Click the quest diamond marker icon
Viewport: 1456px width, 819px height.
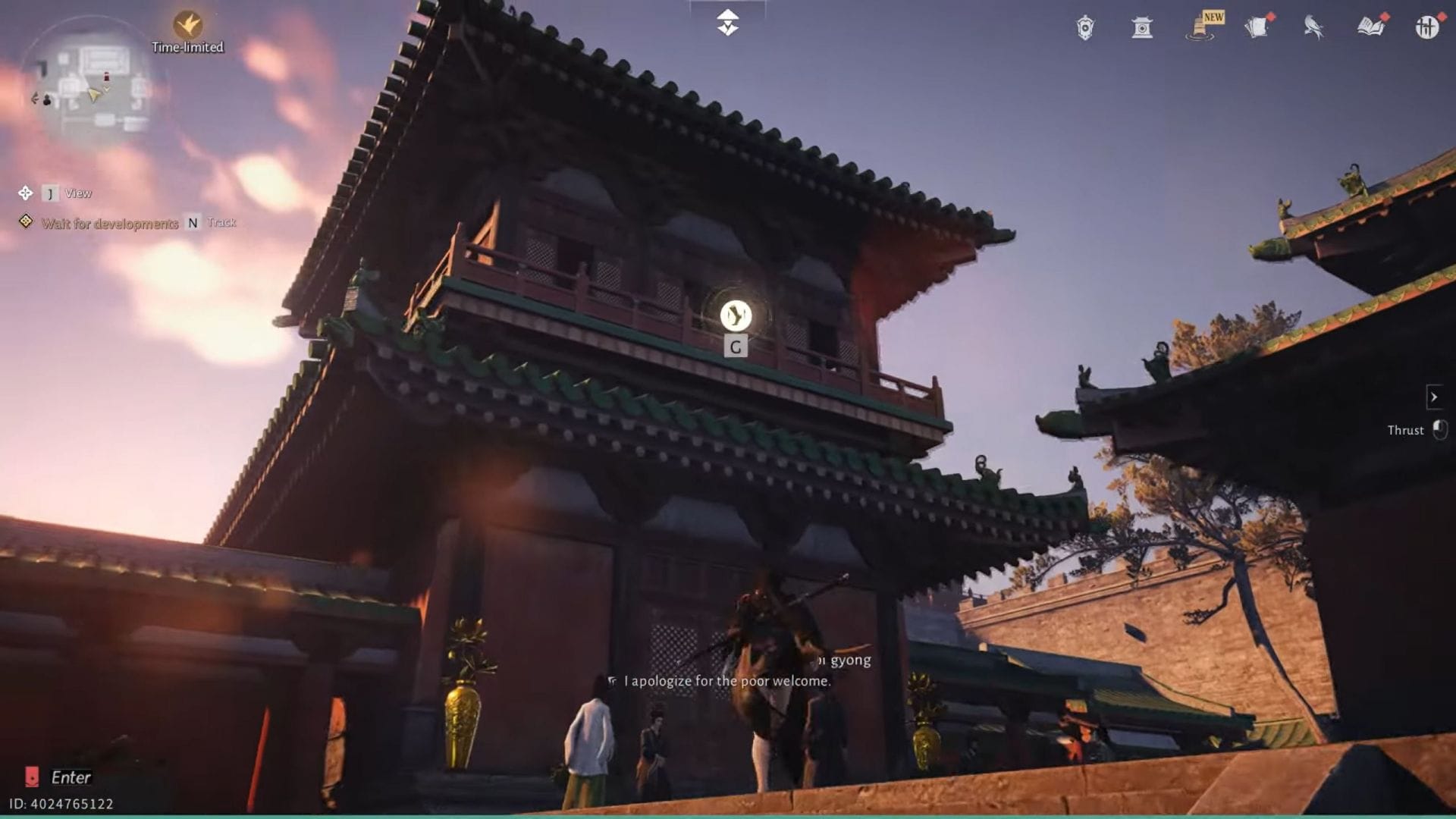pos(27,222)
